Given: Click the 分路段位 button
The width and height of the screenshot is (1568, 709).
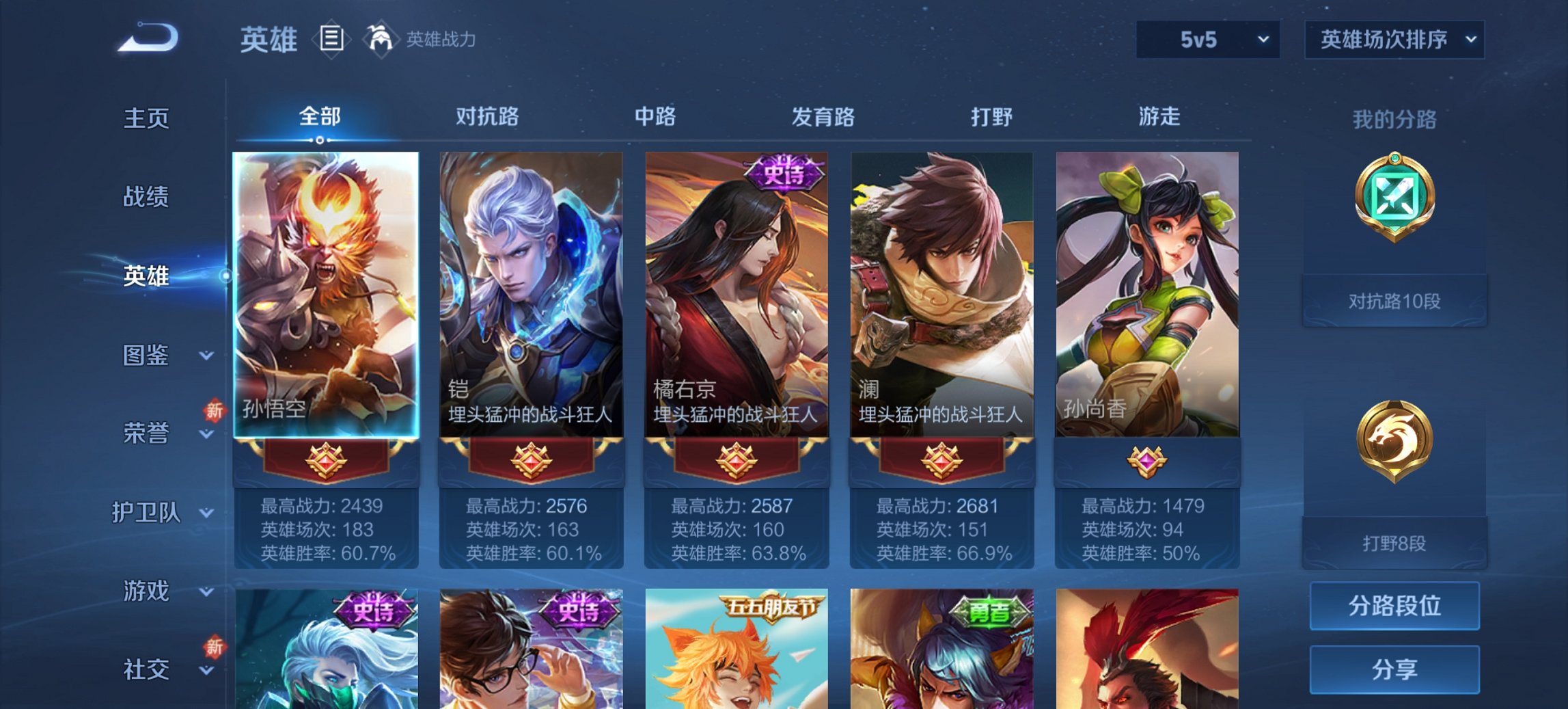Looking at the screenshot, I should 1394,606.
